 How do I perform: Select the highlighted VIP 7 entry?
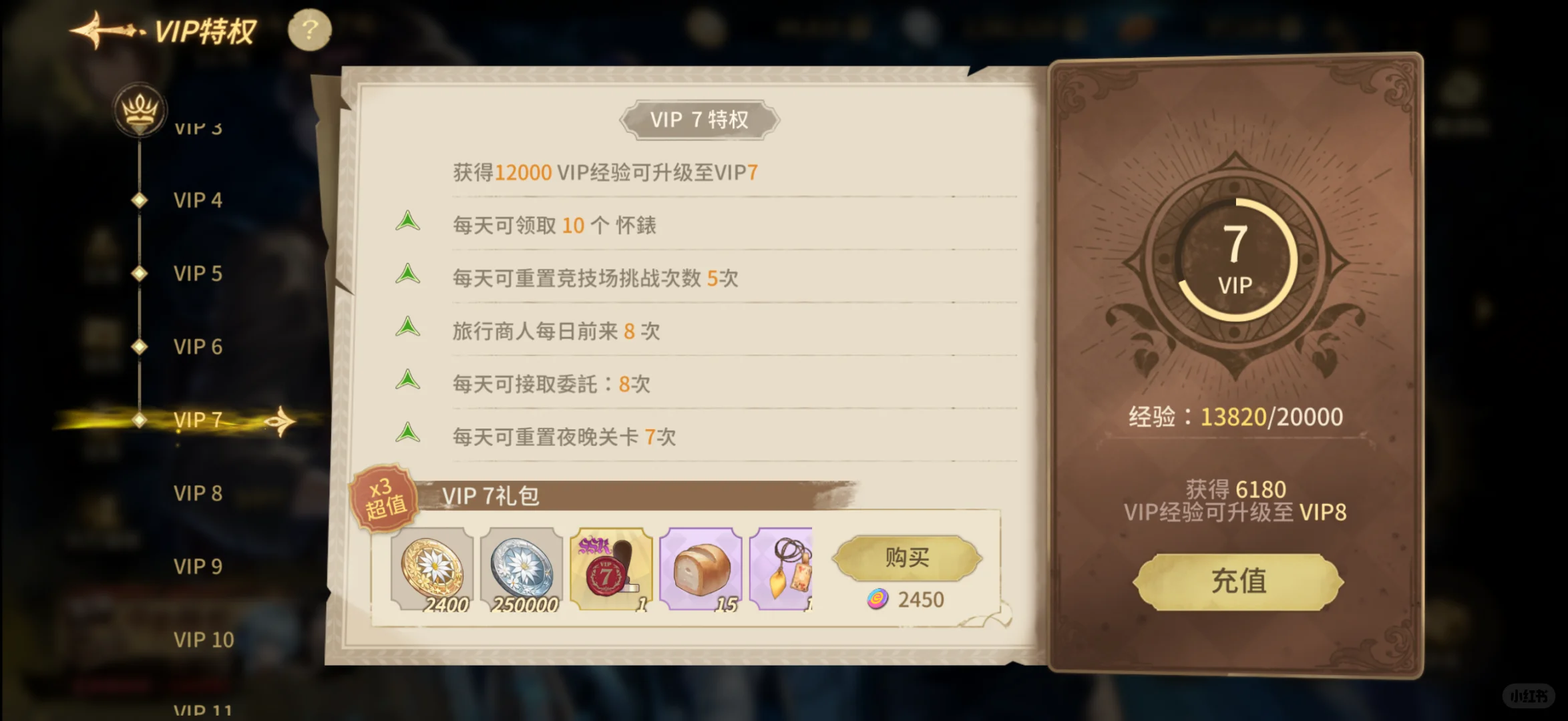(196, 419)
